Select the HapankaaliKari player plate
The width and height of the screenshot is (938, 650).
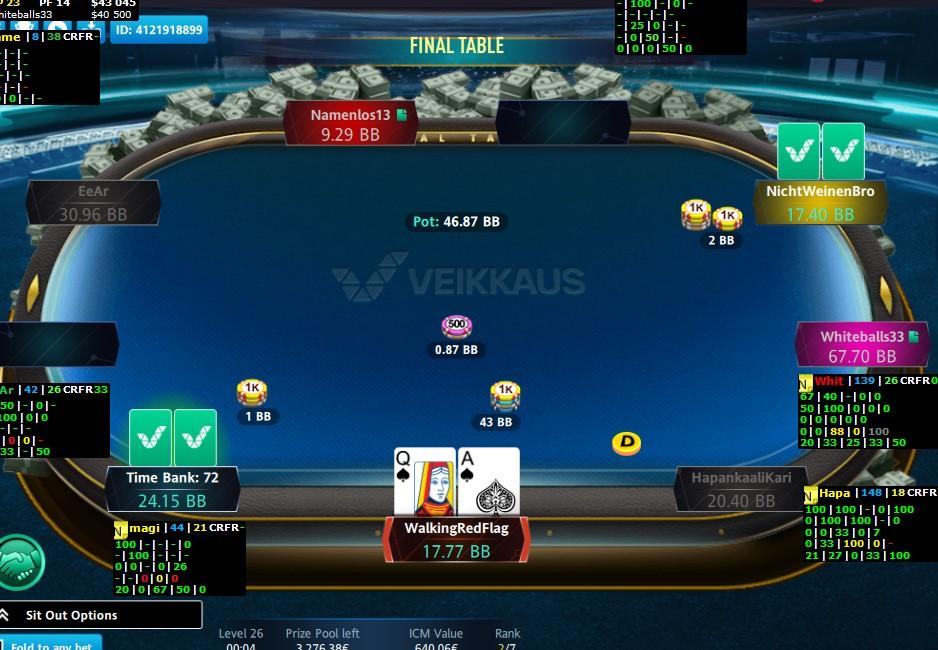point(741,489)
